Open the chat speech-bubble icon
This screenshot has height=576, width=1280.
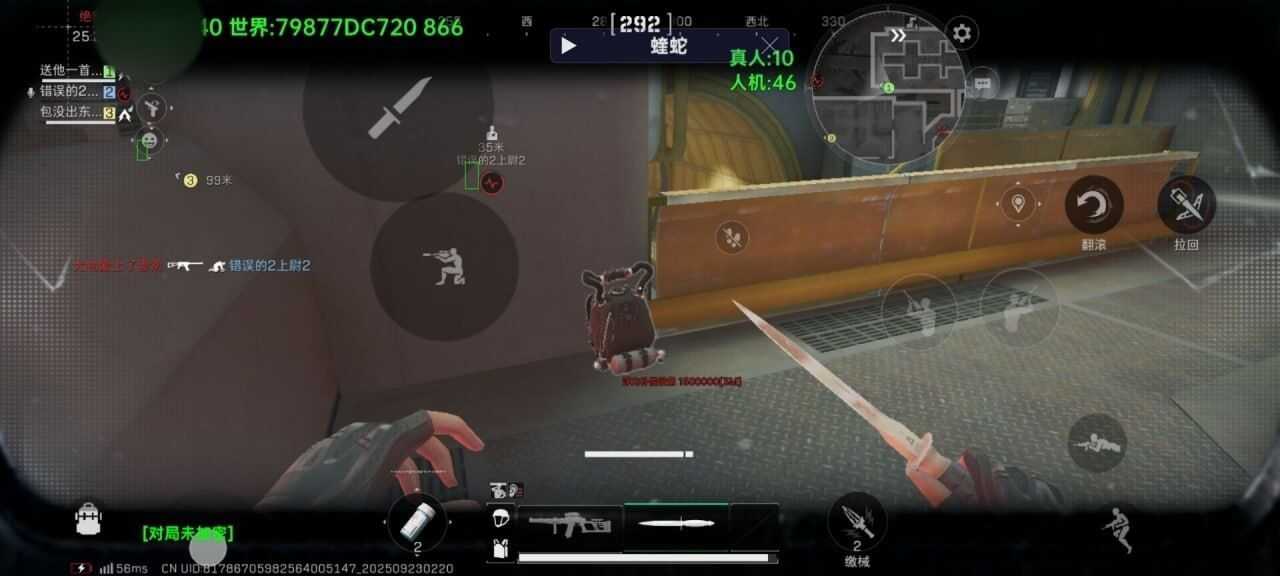(983, 84)
